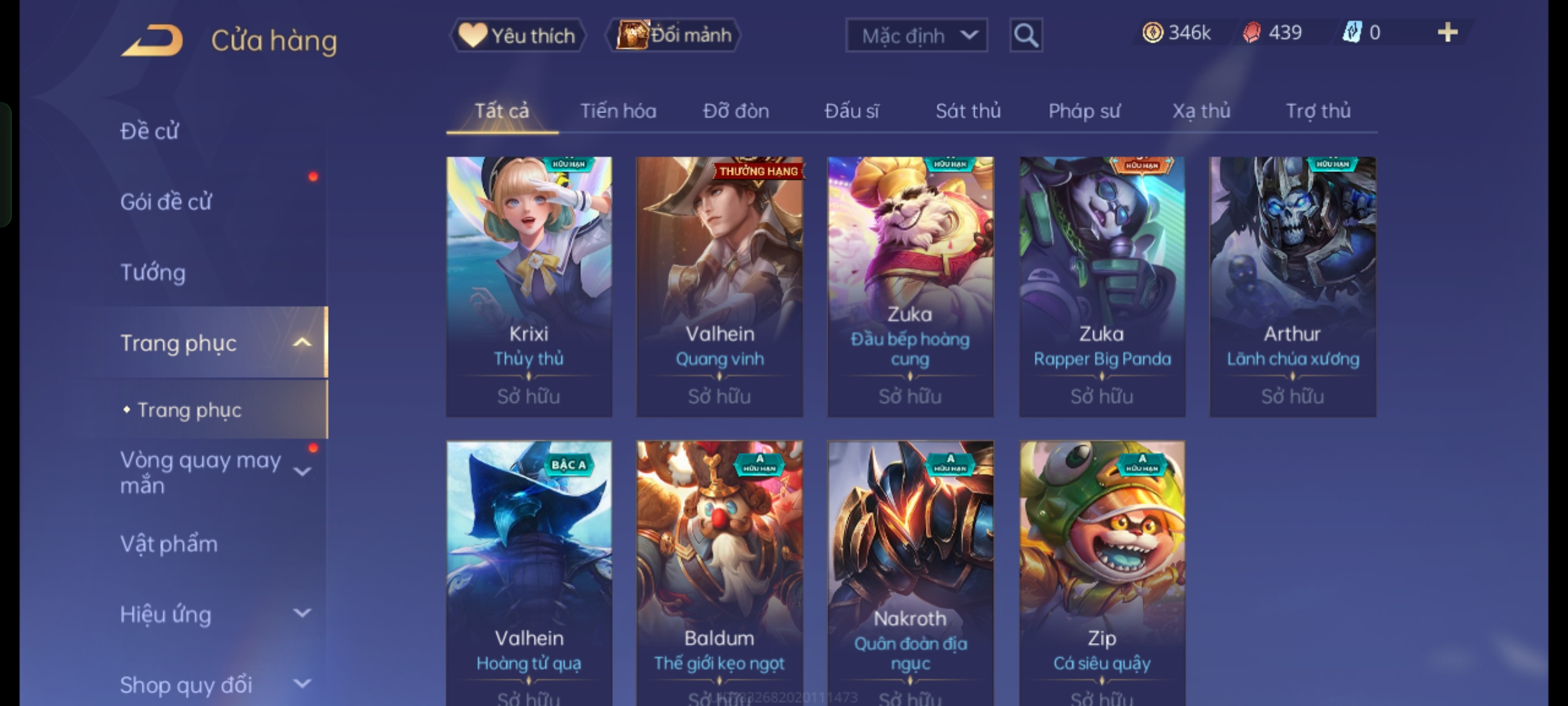This screenshot has height=706, width=1568.
Task: Click the magnifying glass search button
Action: point(1026,35)
